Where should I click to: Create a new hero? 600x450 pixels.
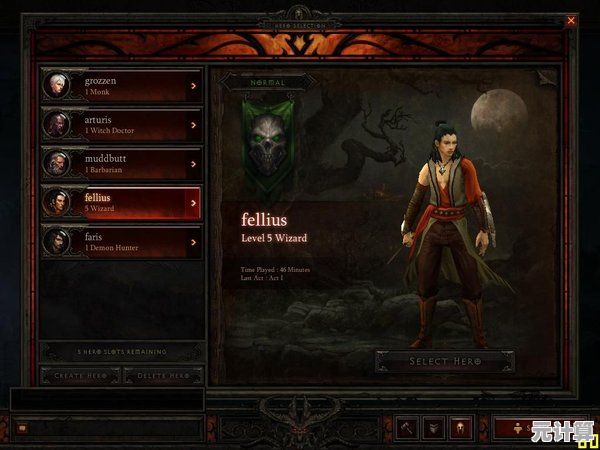(80, 376)
